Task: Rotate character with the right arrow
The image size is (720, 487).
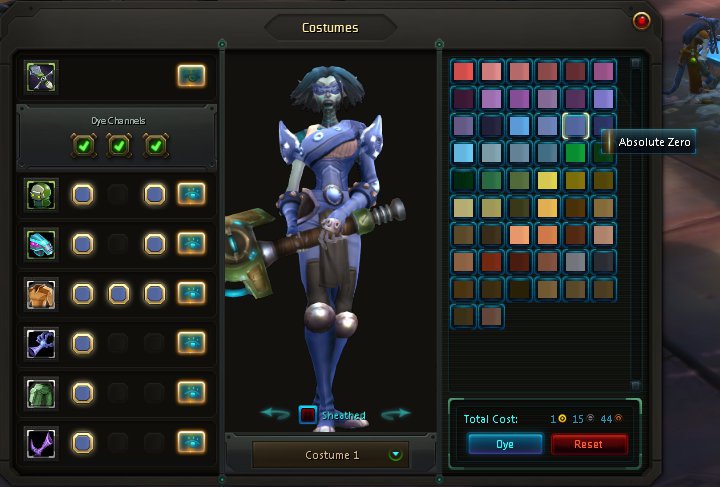Action: click(396, 413)
